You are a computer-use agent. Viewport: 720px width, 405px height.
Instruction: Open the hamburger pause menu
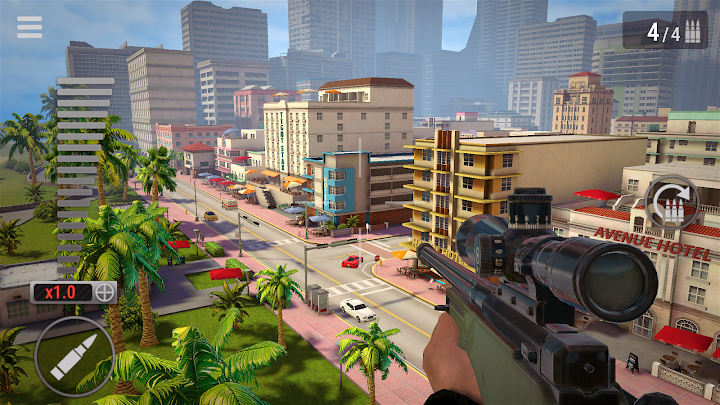(30, 27)
